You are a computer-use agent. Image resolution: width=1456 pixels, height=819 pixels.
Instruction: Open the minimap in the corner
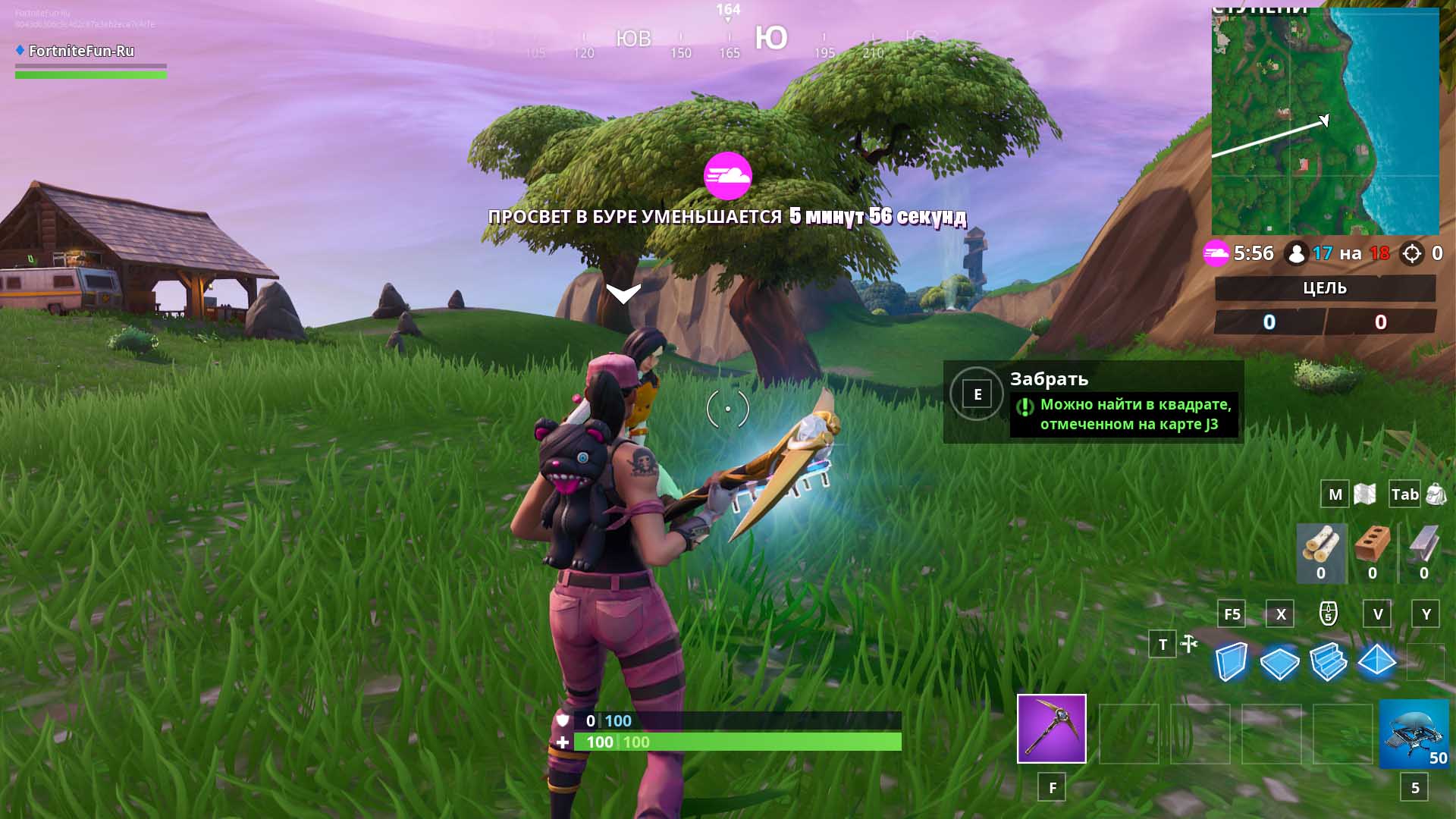coord(1325,121)
